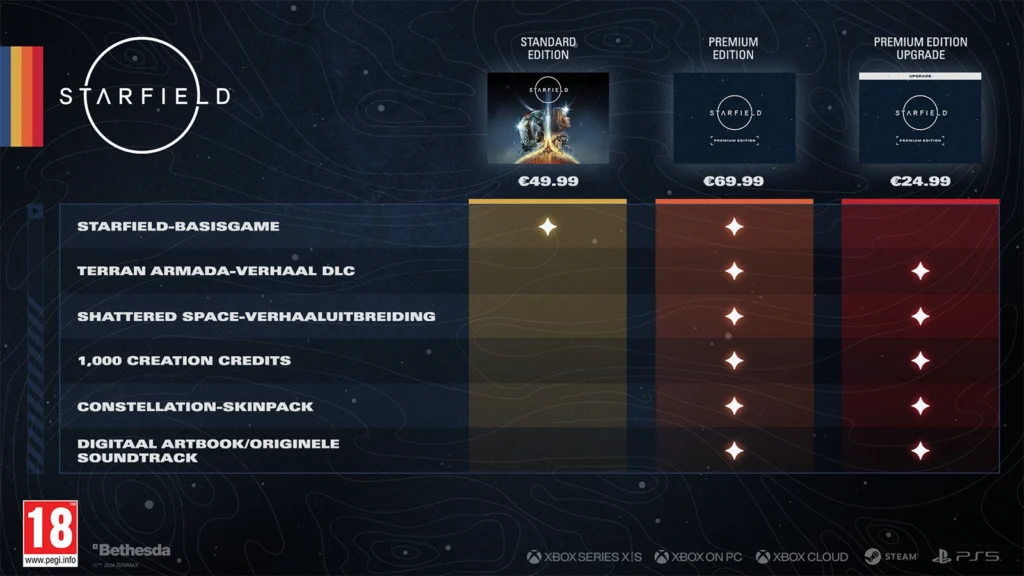The height and width of the screenshot is (576, 1024).
Task: Choose the Premium Edition cover thumbnail
Action: click(x=733, y=118)
